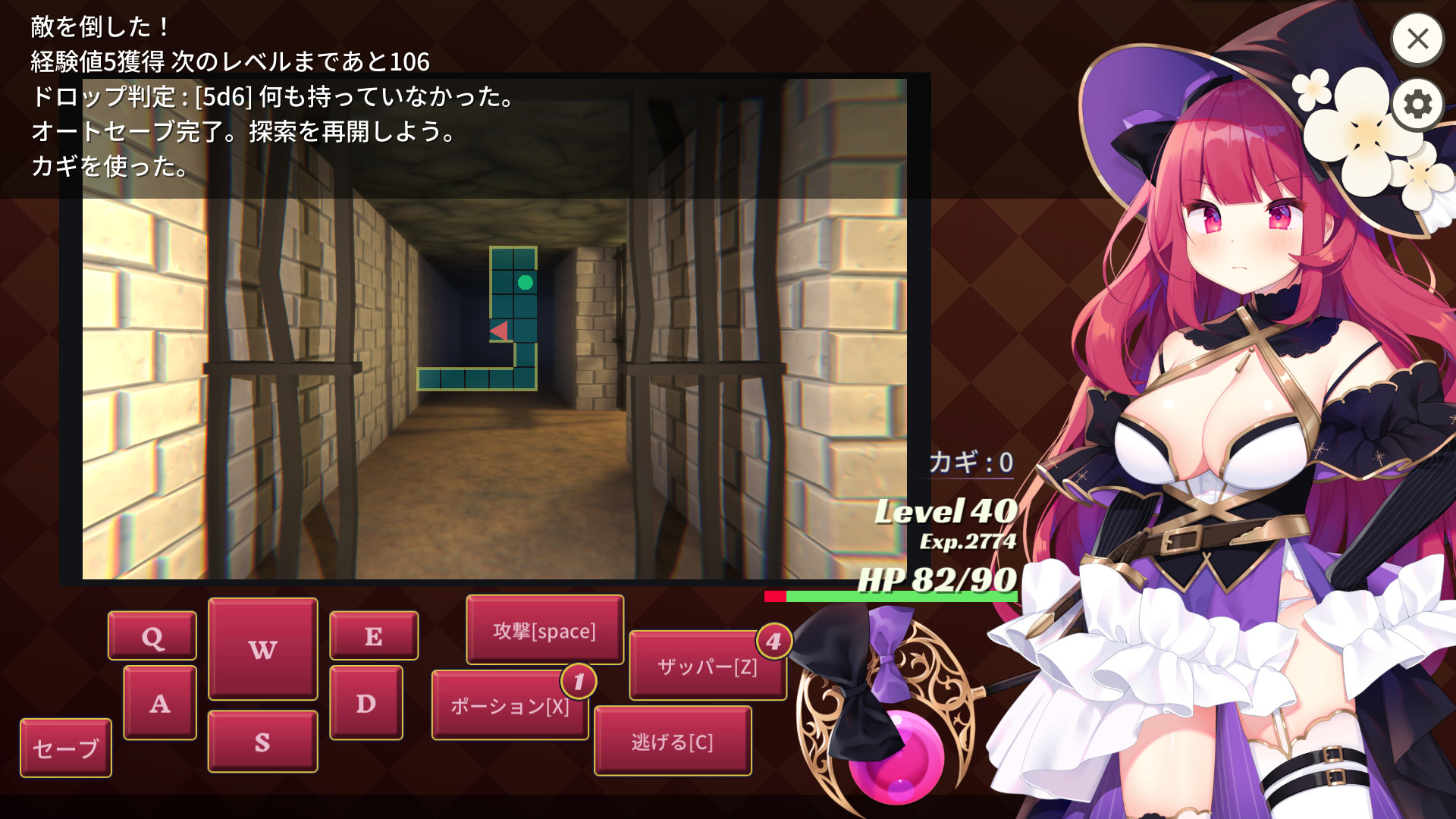Click the potion count badge showing 1
This screenshot has width=1456, height=819.
click(578, 681)
